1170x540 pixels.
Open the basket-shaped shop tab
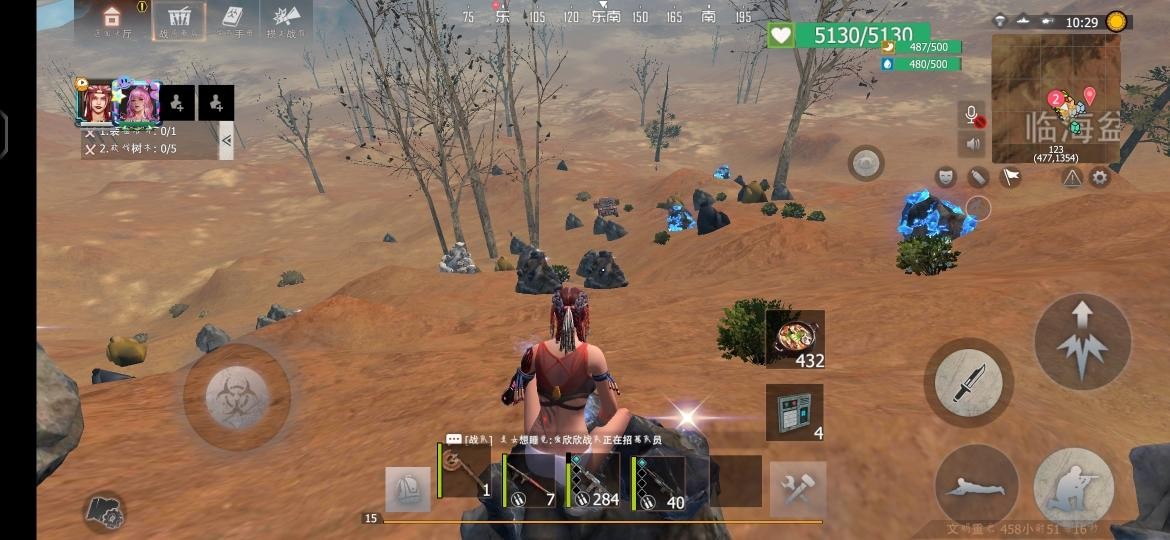(x=179, y=19)
